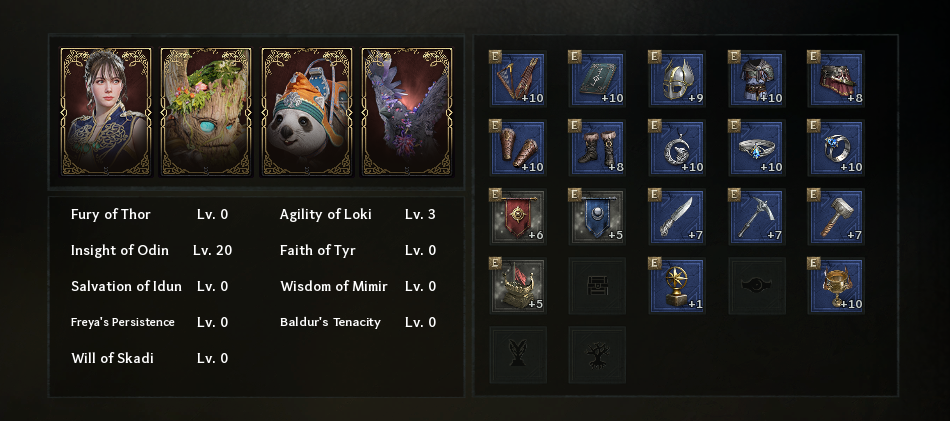Choose the flower-crowned tree creature card
The width and height of the screenshot is (950, 421).
click(206, 112)
